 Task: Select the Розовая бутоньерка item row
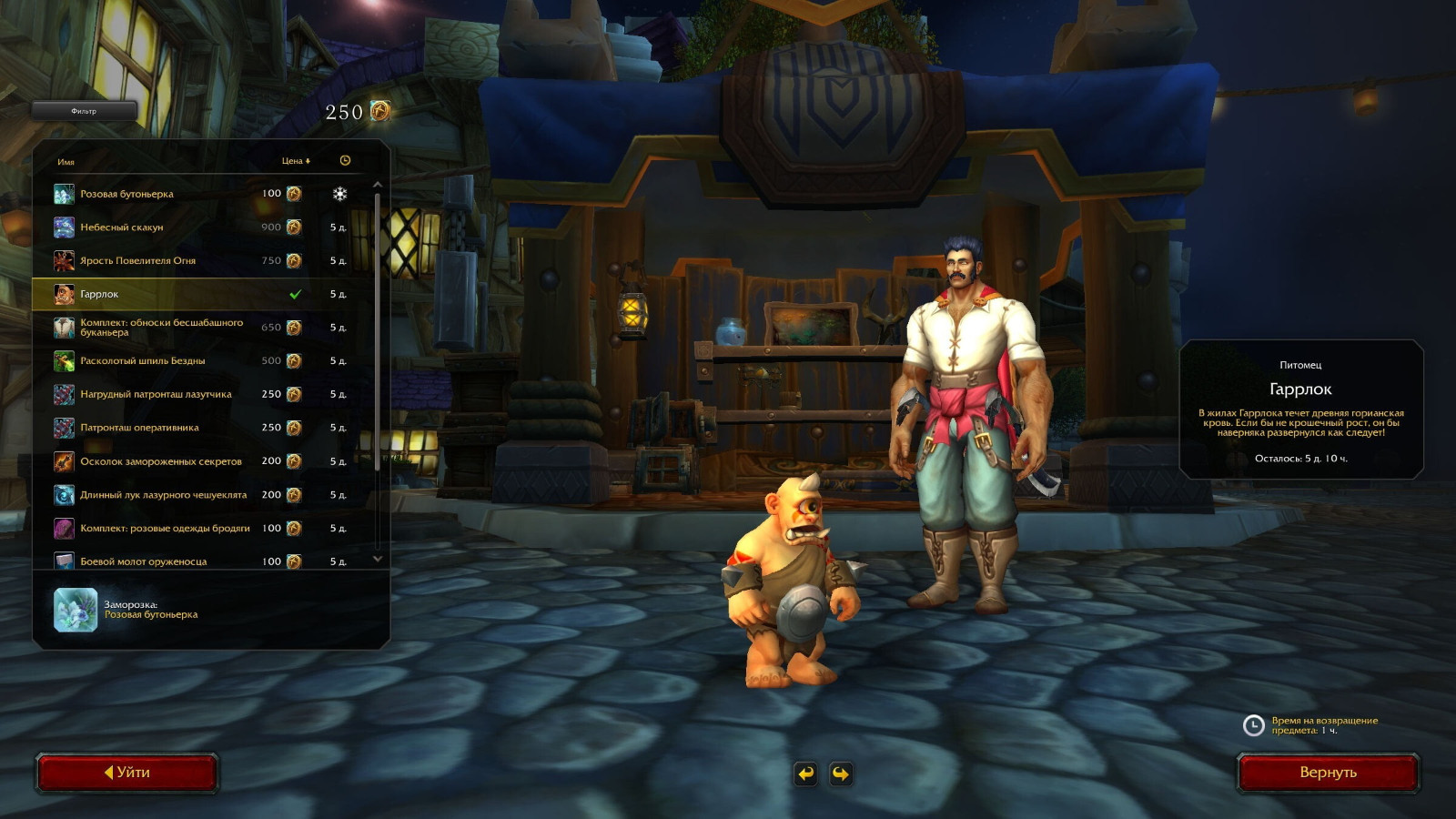pos(164,194)
